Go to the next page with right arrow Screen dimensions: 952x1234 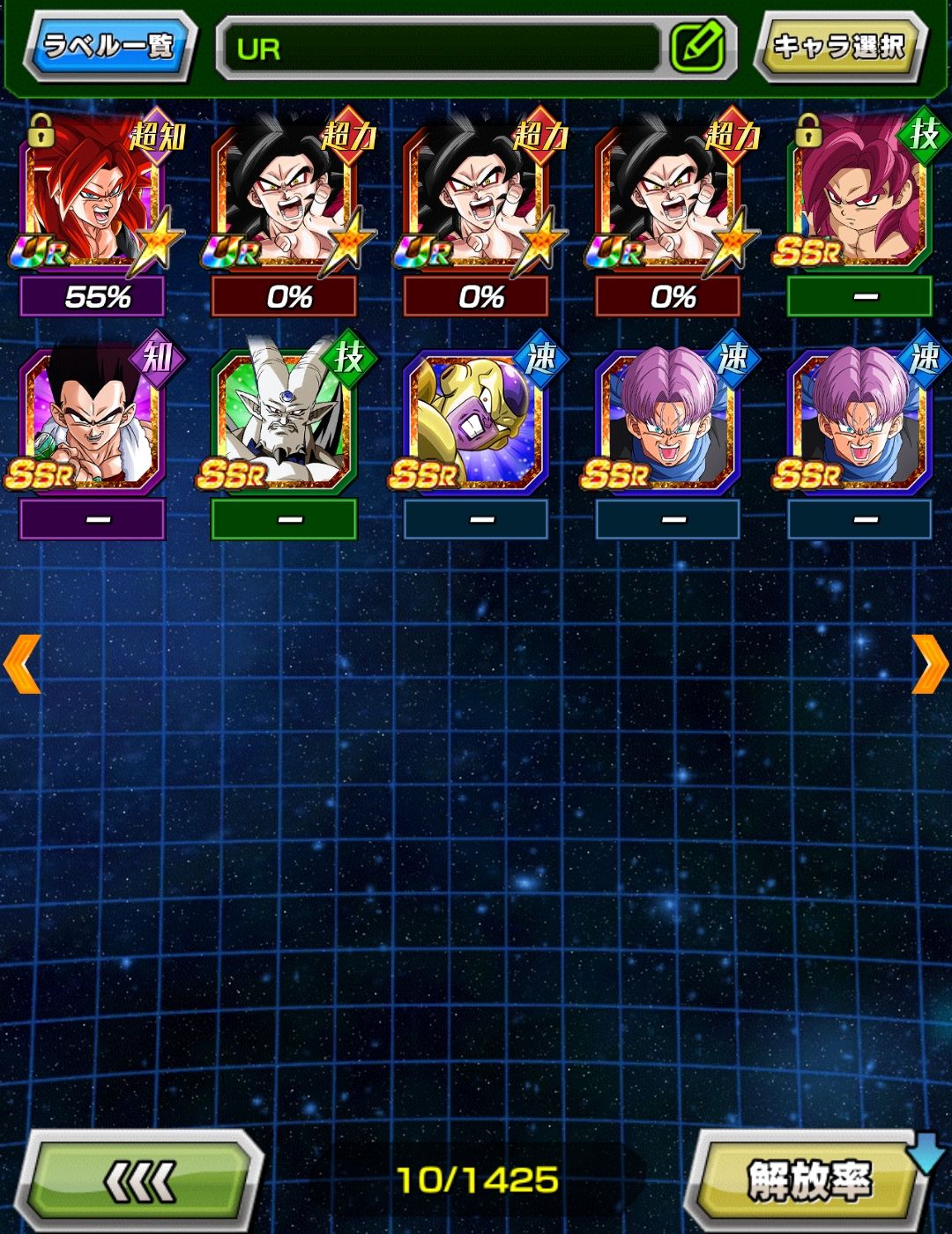[x=929, y=664]
